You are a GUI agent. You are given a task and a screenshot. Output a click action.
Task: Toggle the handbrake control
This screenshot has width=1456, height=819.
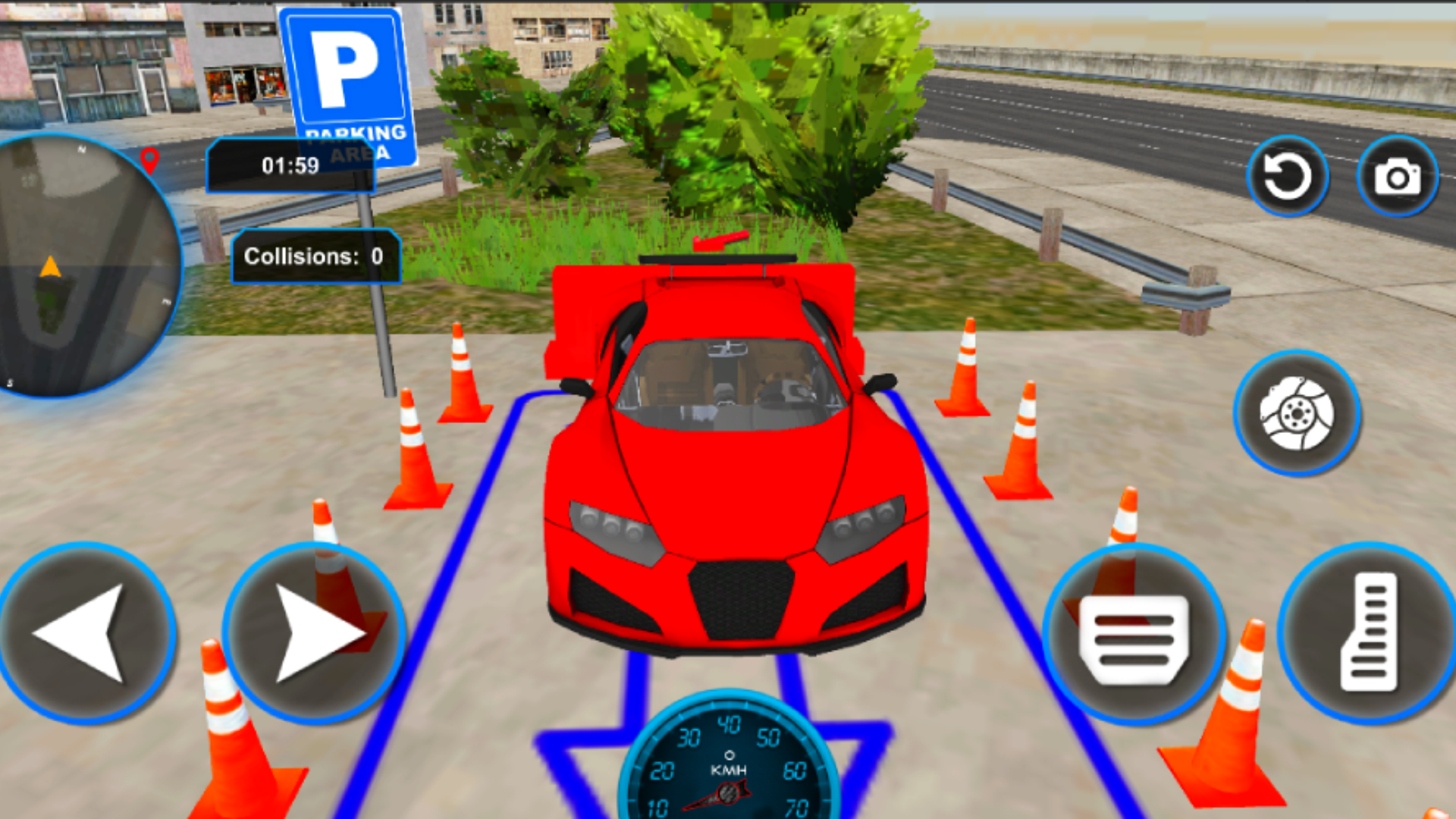(x=1298, y=413)
